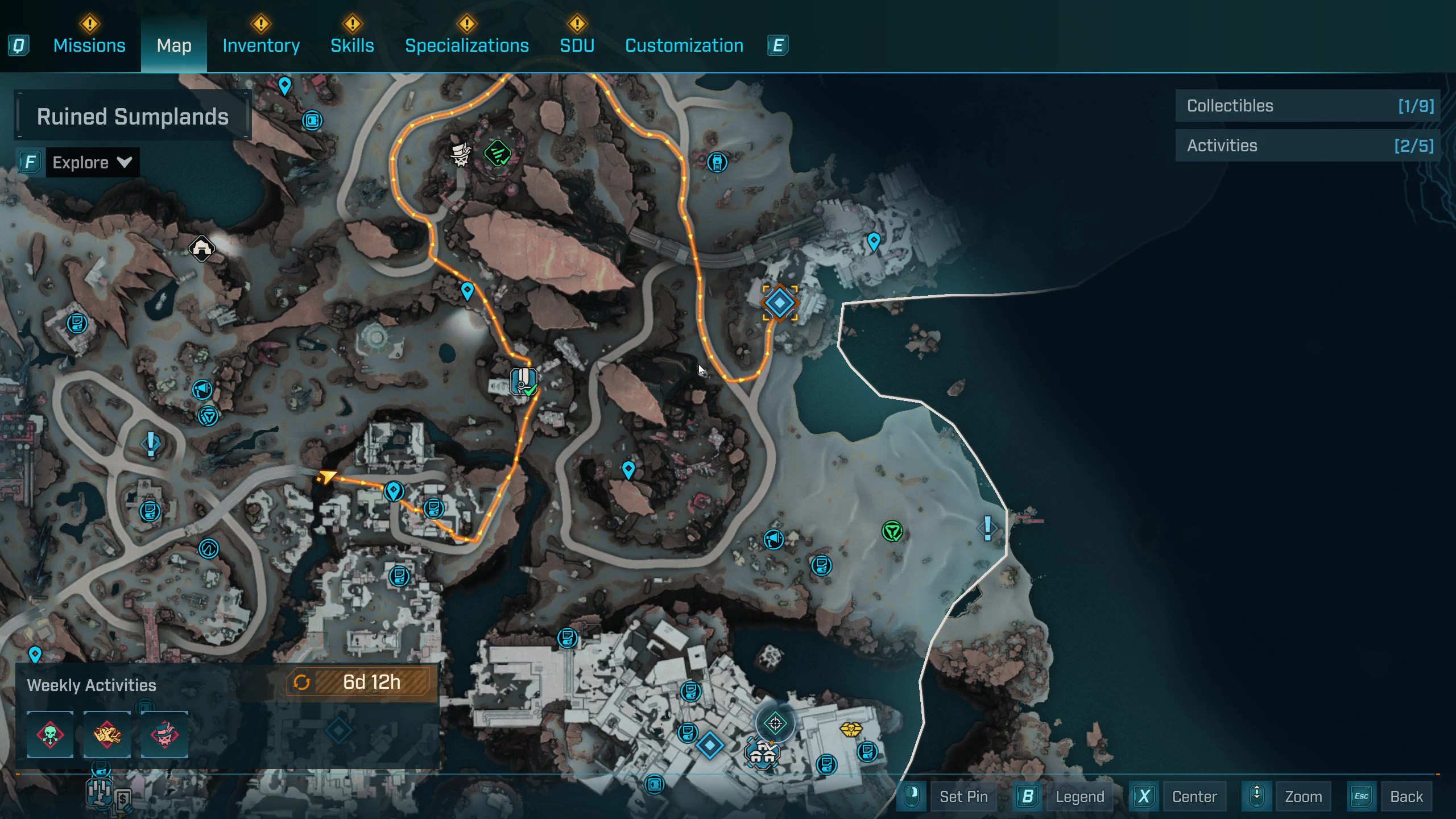This screenshot has width=1456, height=819.
Task: Click the skull with hat boss marker
Action: [461, 155]
